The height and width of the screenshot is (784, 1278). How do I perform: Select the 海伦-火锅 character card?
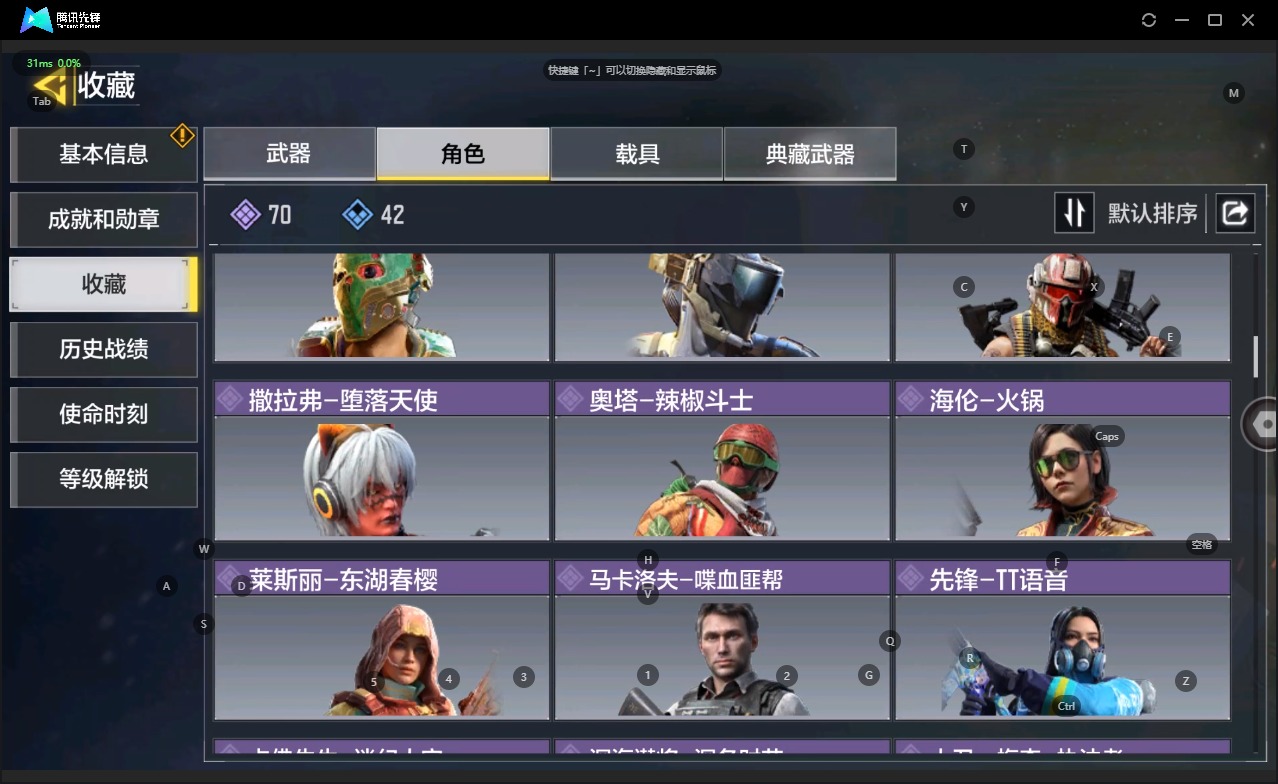1062,461
